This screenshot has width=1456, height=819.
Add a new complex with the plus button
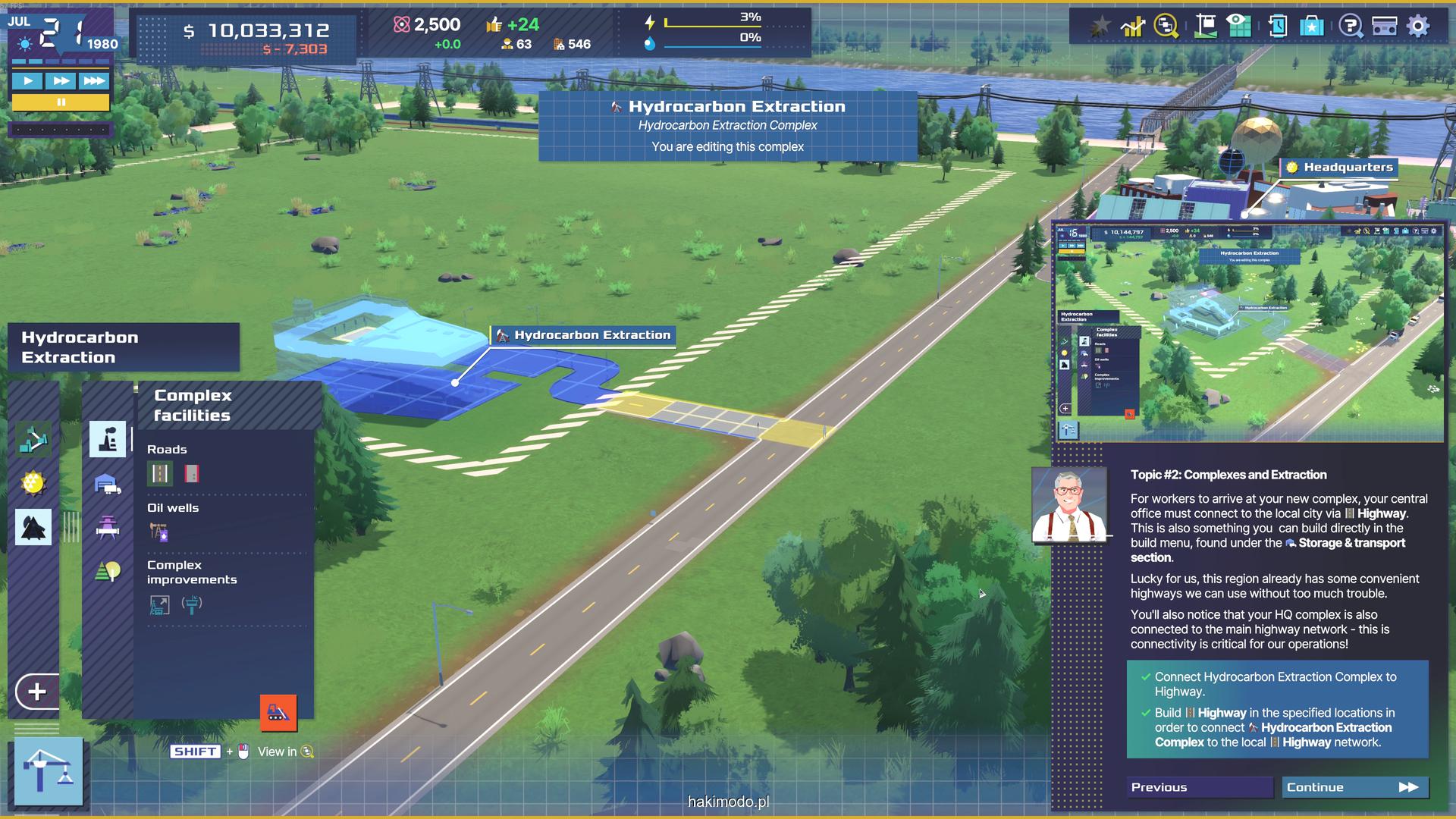click(x=36, y=692)
